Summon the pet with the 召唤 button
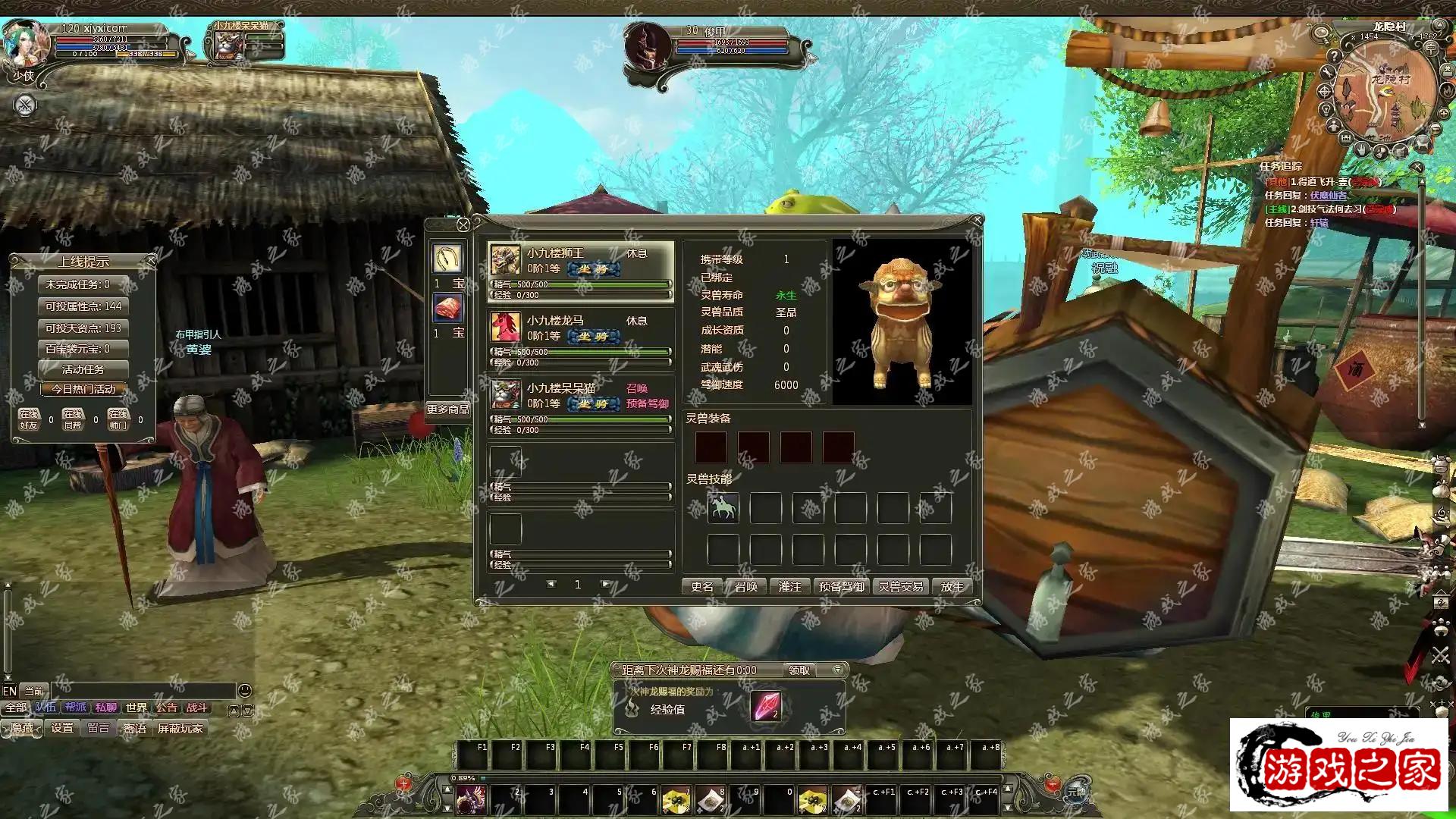1456x819 pixels. pos(746,586)
